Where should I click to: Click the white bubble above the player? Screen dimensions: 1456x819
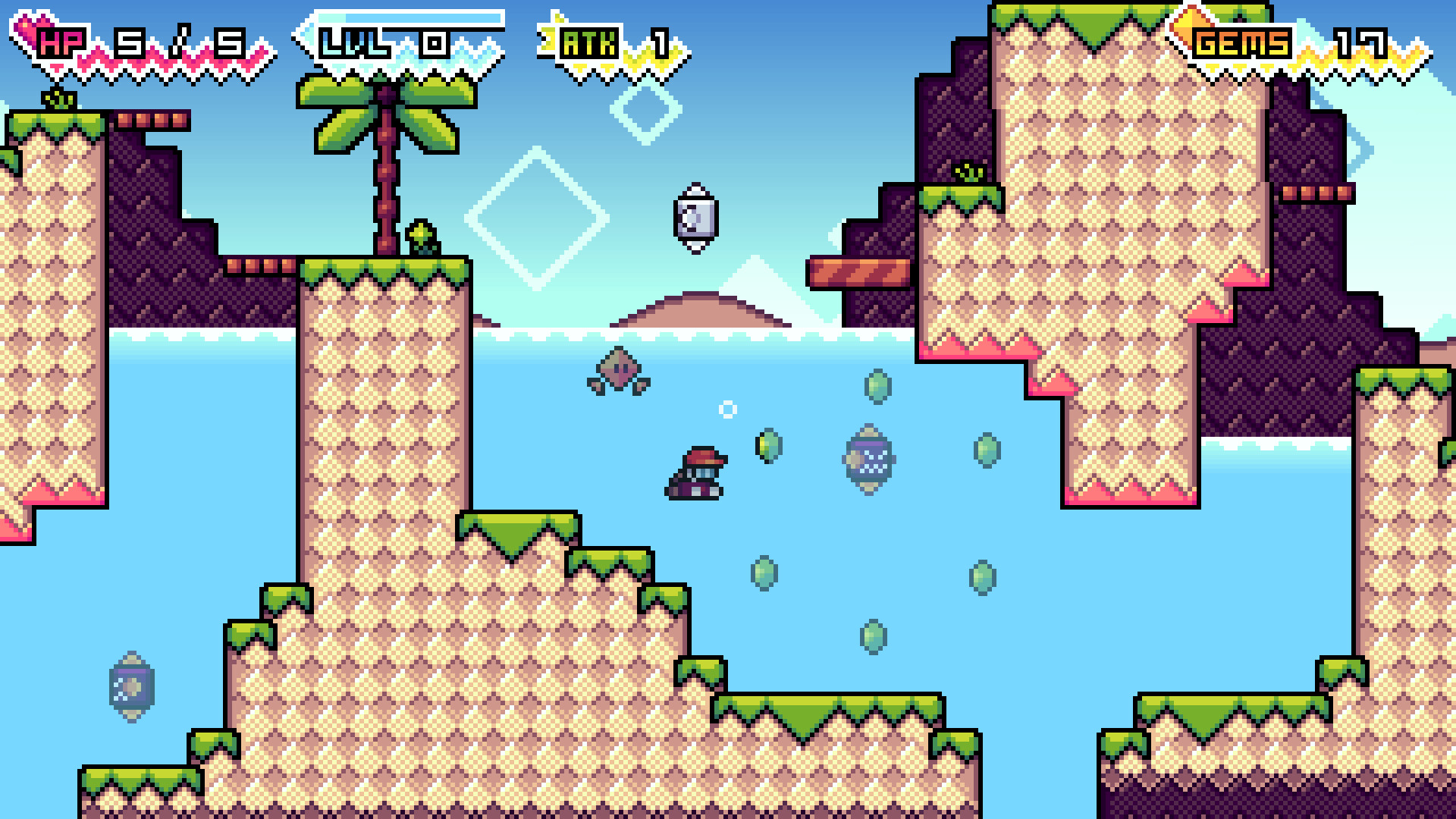726,411
